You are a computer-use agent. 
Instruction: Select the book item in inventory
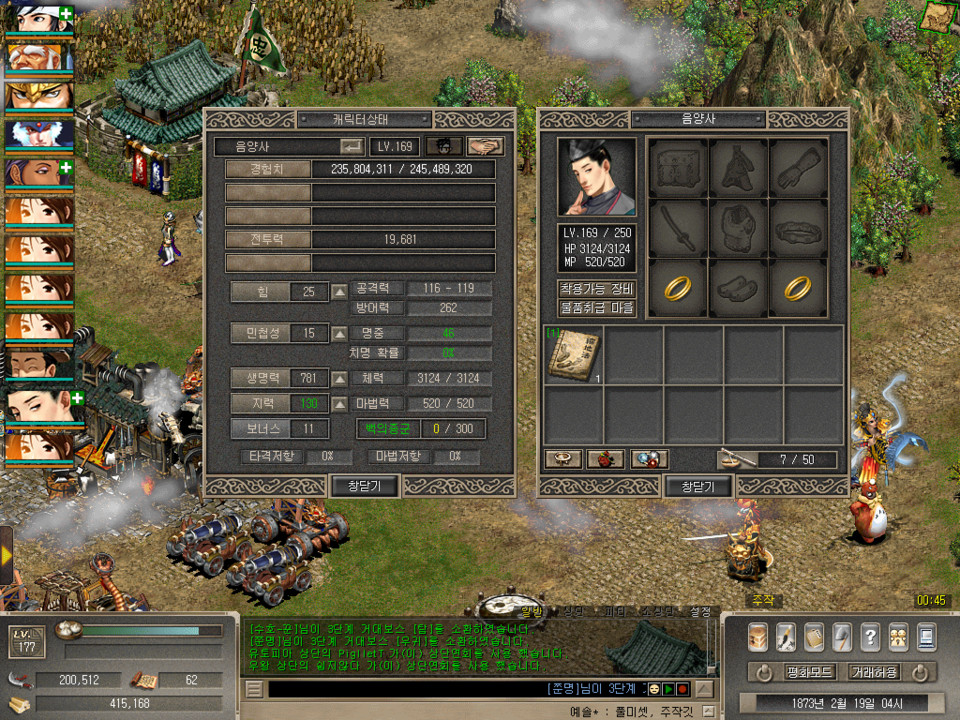(x=573, y=356)
